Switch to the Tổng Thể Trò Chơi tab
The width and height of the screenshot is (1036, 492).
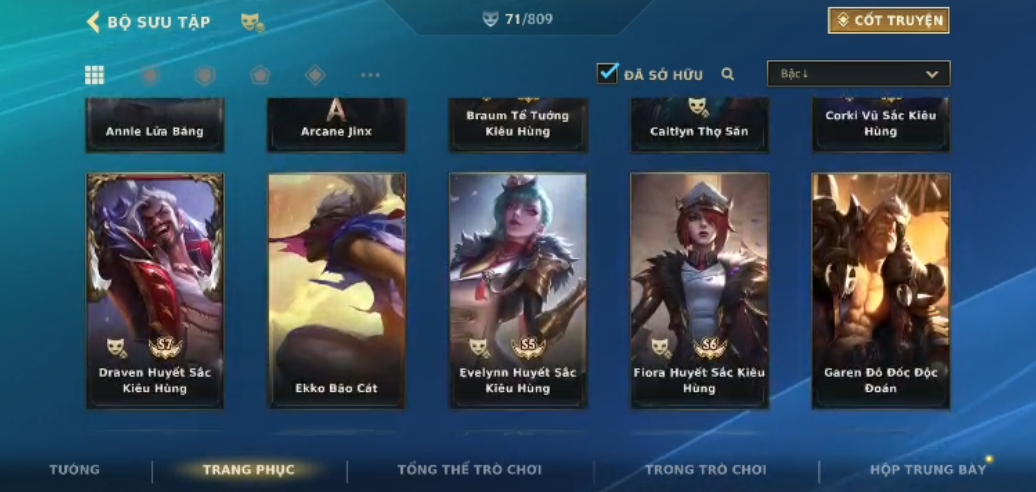[x=469, y=470]
